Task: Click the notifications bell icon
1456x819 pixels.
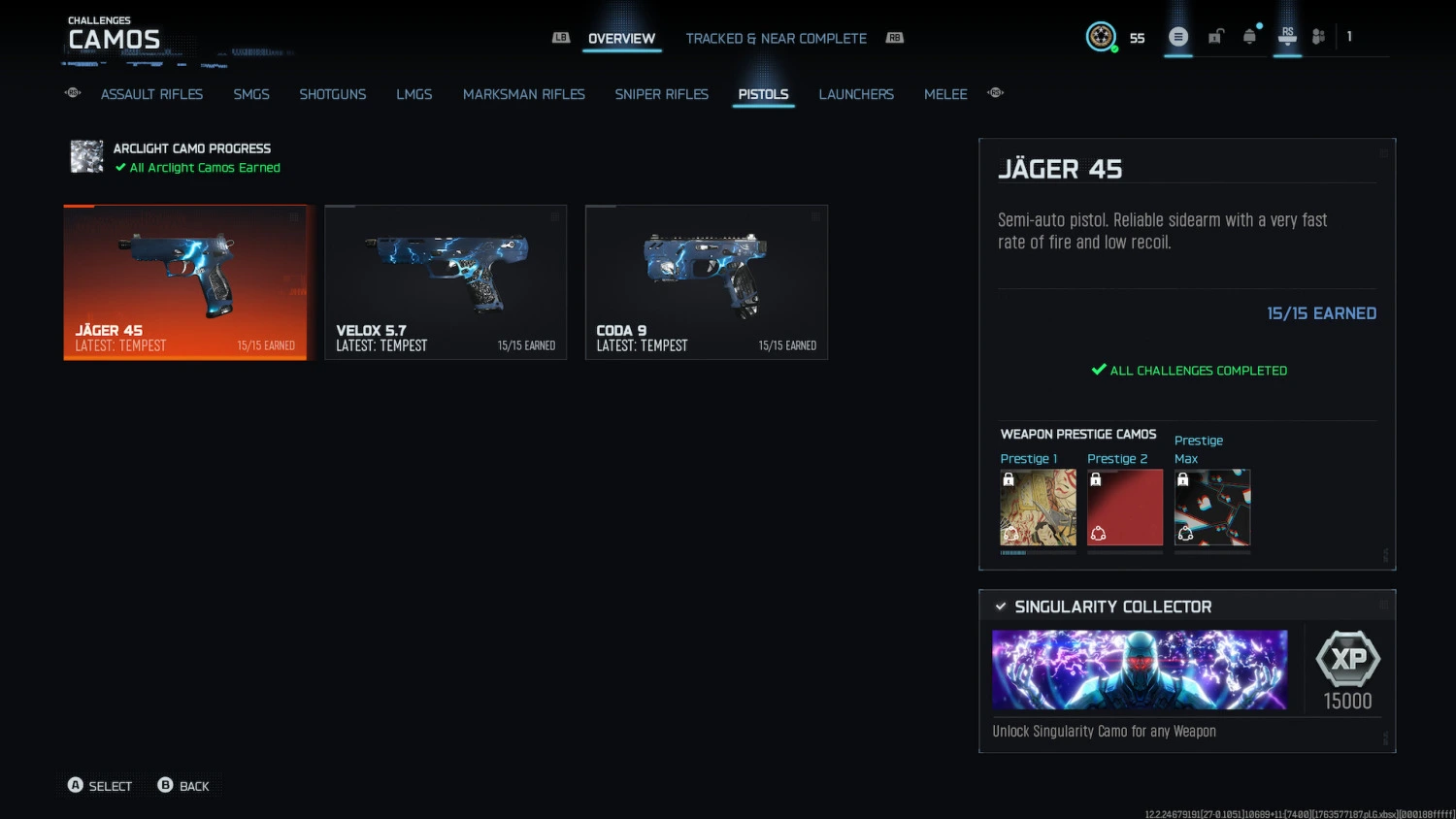Action: pos(1250,35)
